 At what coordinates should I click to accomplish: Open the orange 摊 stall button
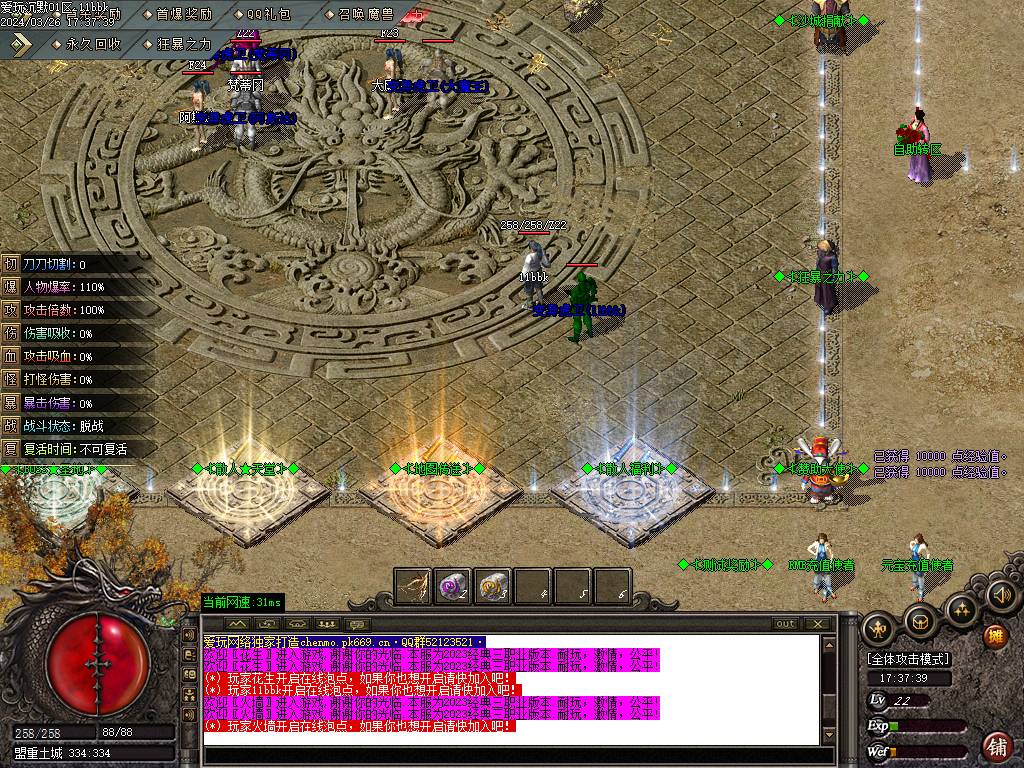pyautogui.click(x=995, y=635)
